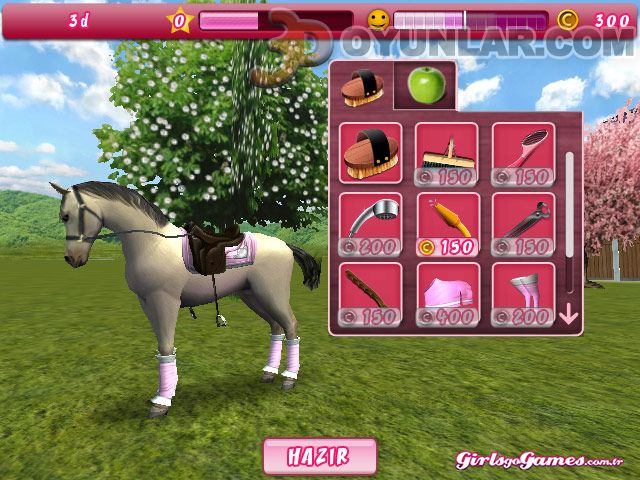640x480 pixels.
Task: Open the green apple food tab
Action: point(425,86)
